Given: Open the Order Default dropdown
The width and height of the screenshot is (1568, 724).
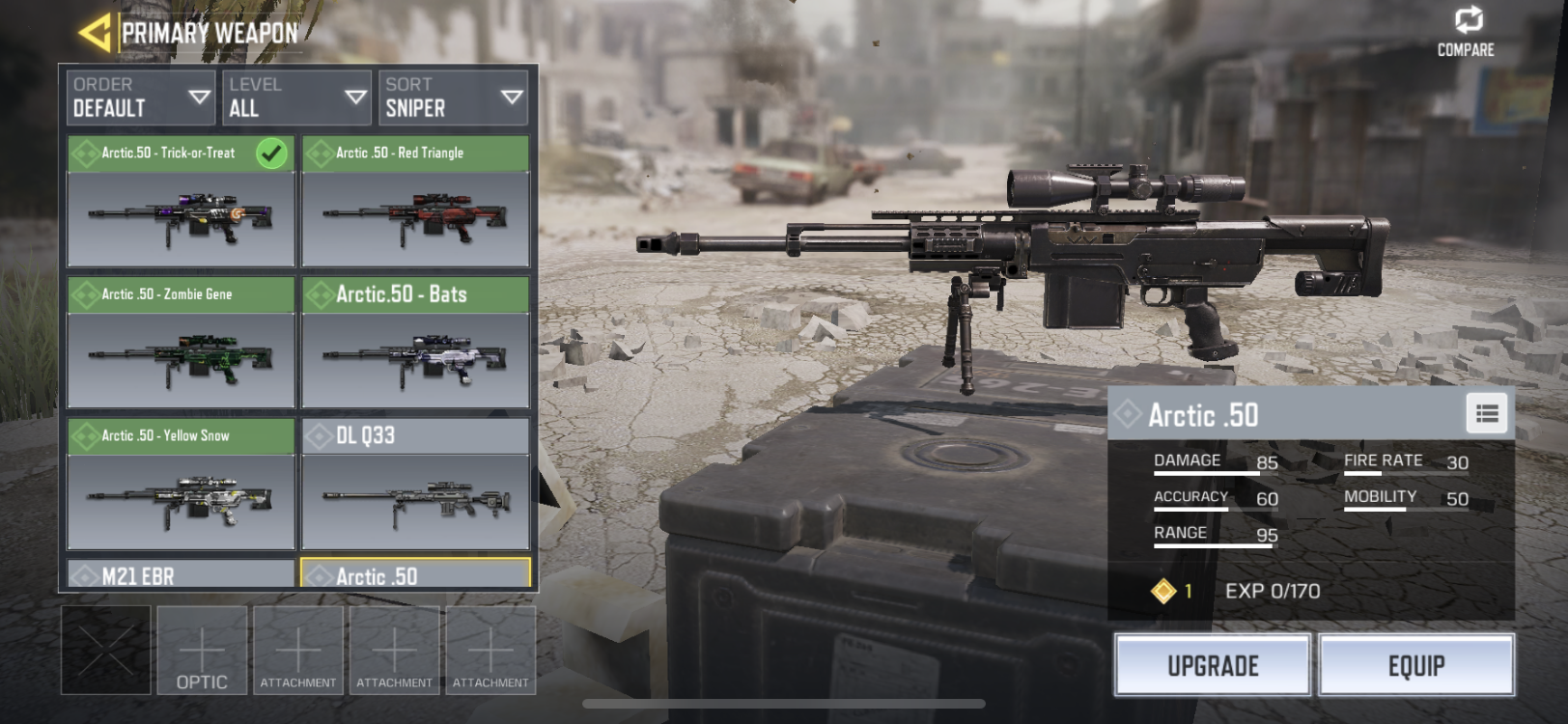Looking at the screenshot, I should (141, 97).
